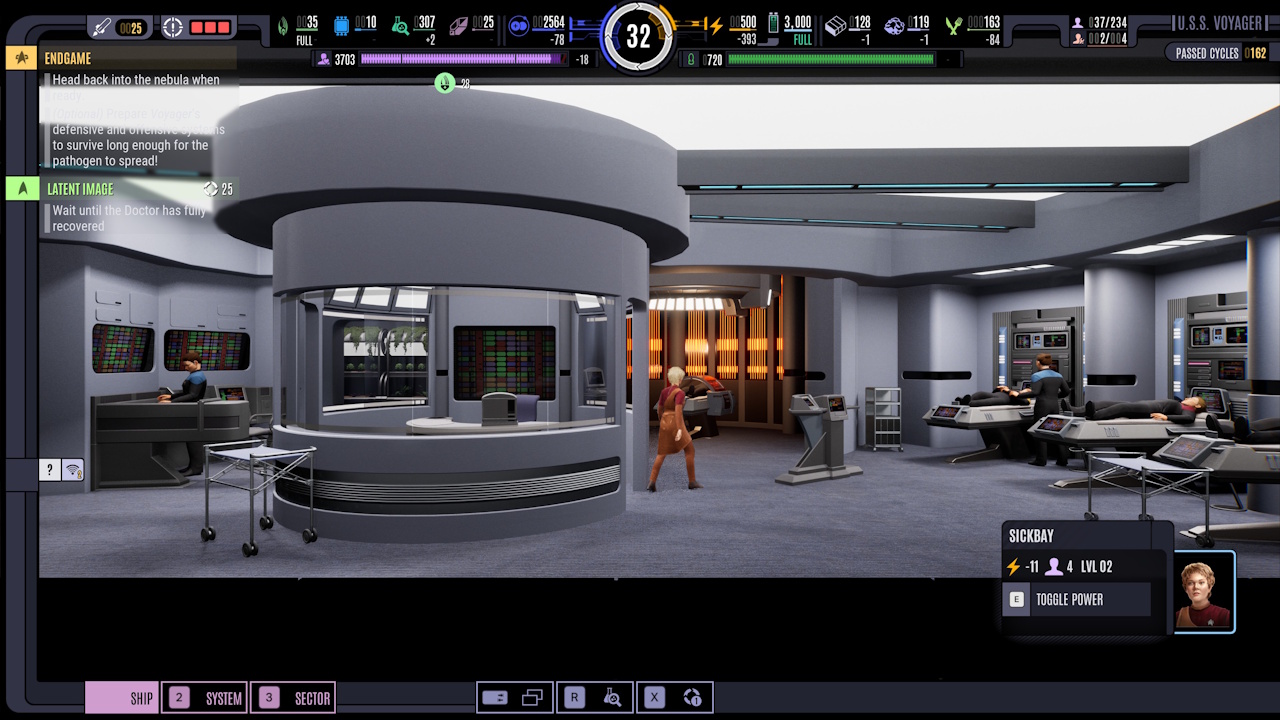
Task: Click the officer portrait in the Sickbay panel
Action: (x=1205, y=592)
